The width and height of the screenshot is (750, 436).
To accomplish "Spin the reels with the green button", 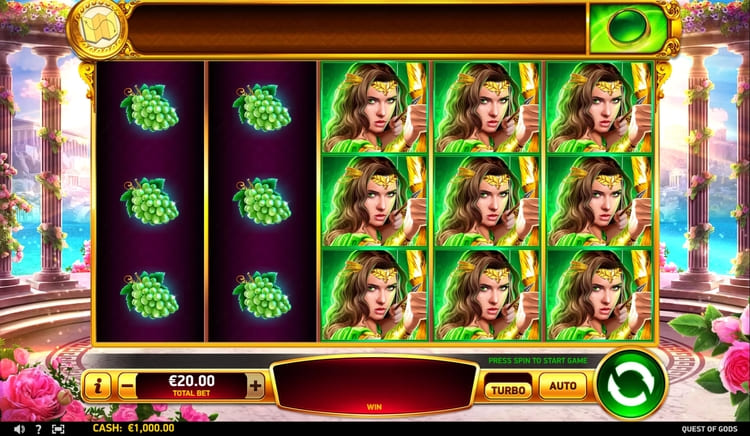I will point(631,384).
